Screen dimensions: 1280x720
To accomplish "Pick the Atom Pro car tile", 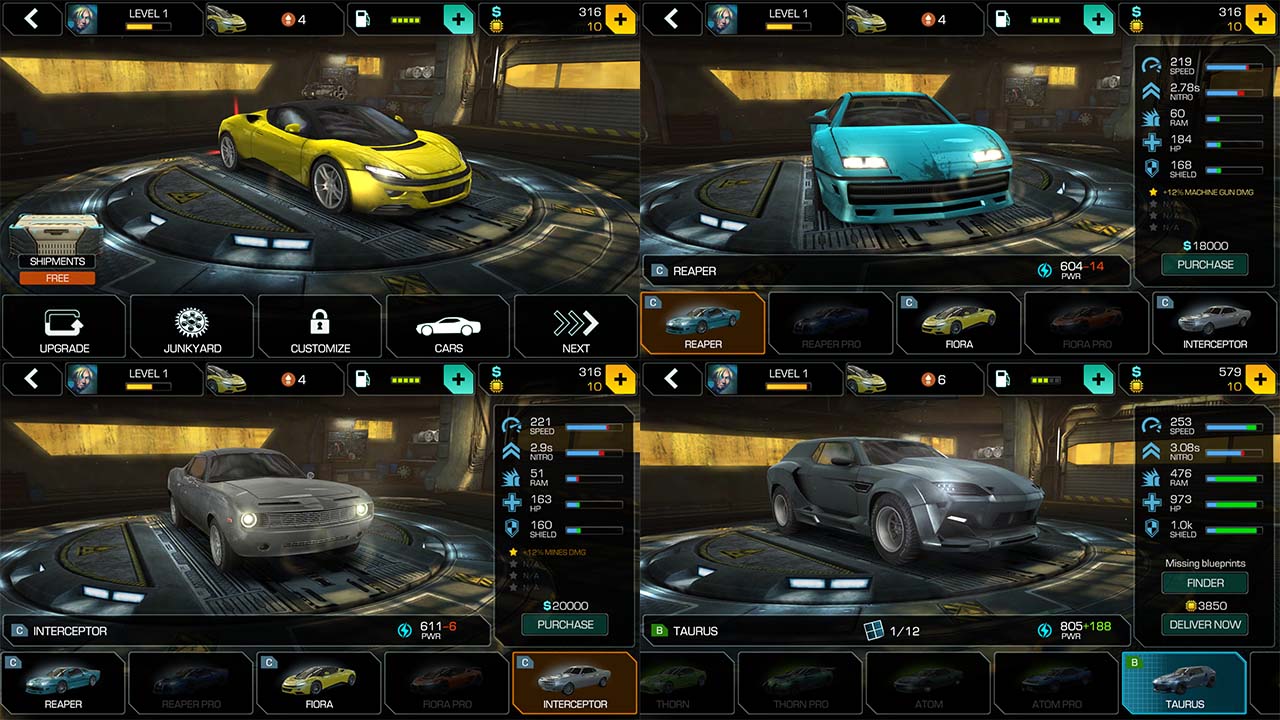I will pos(1056,683).
